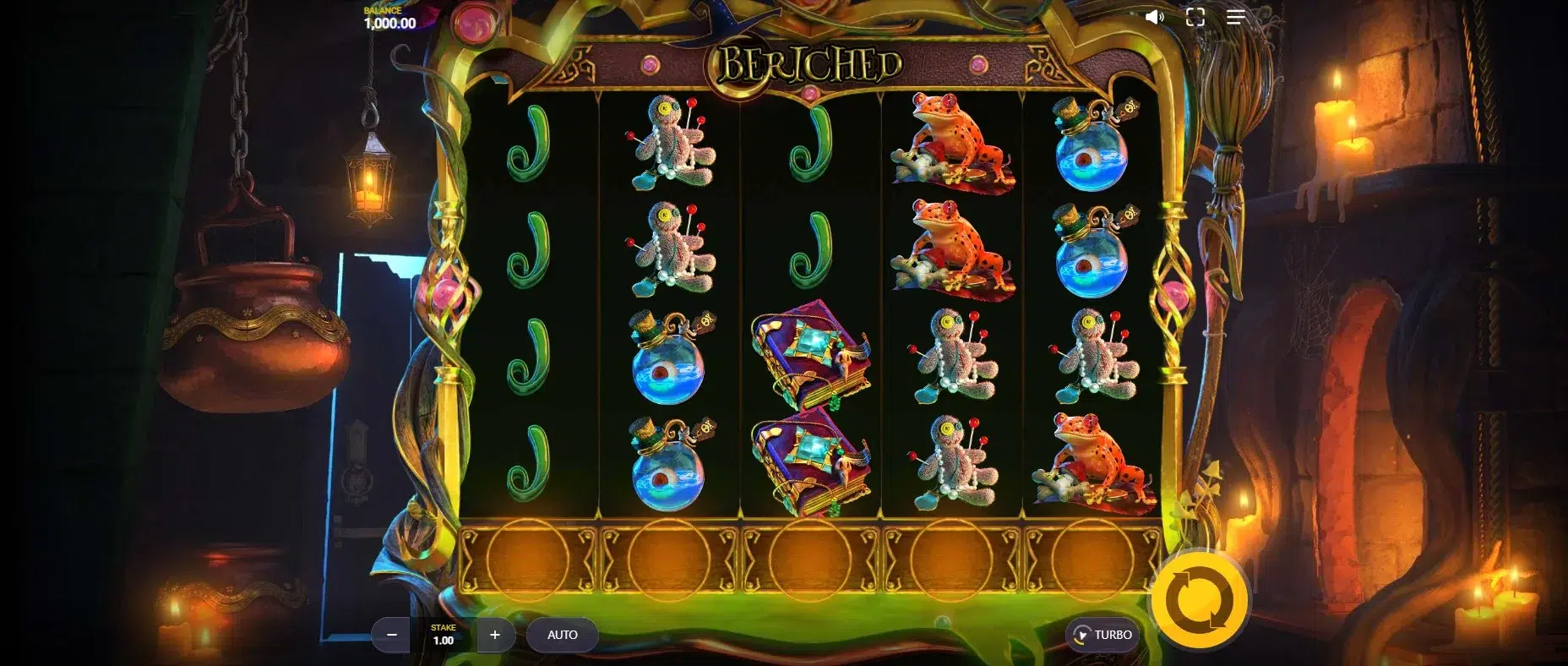1568x666 pixels.
Task: Enter fullscreen mode
Action: (1195, 18)
